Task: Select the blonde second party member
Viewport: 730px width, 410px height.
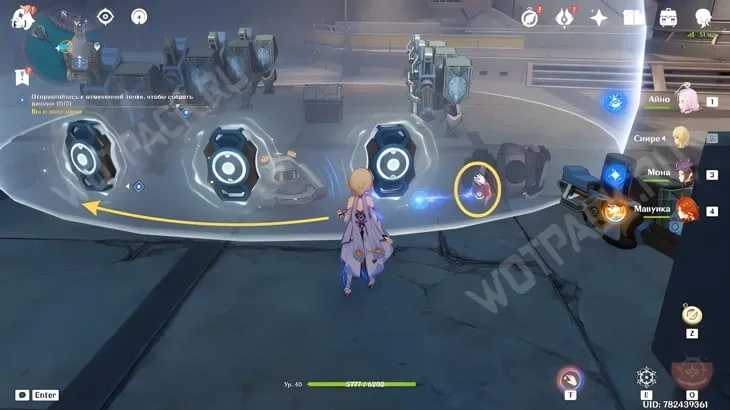Action: [x=682, y=137]
